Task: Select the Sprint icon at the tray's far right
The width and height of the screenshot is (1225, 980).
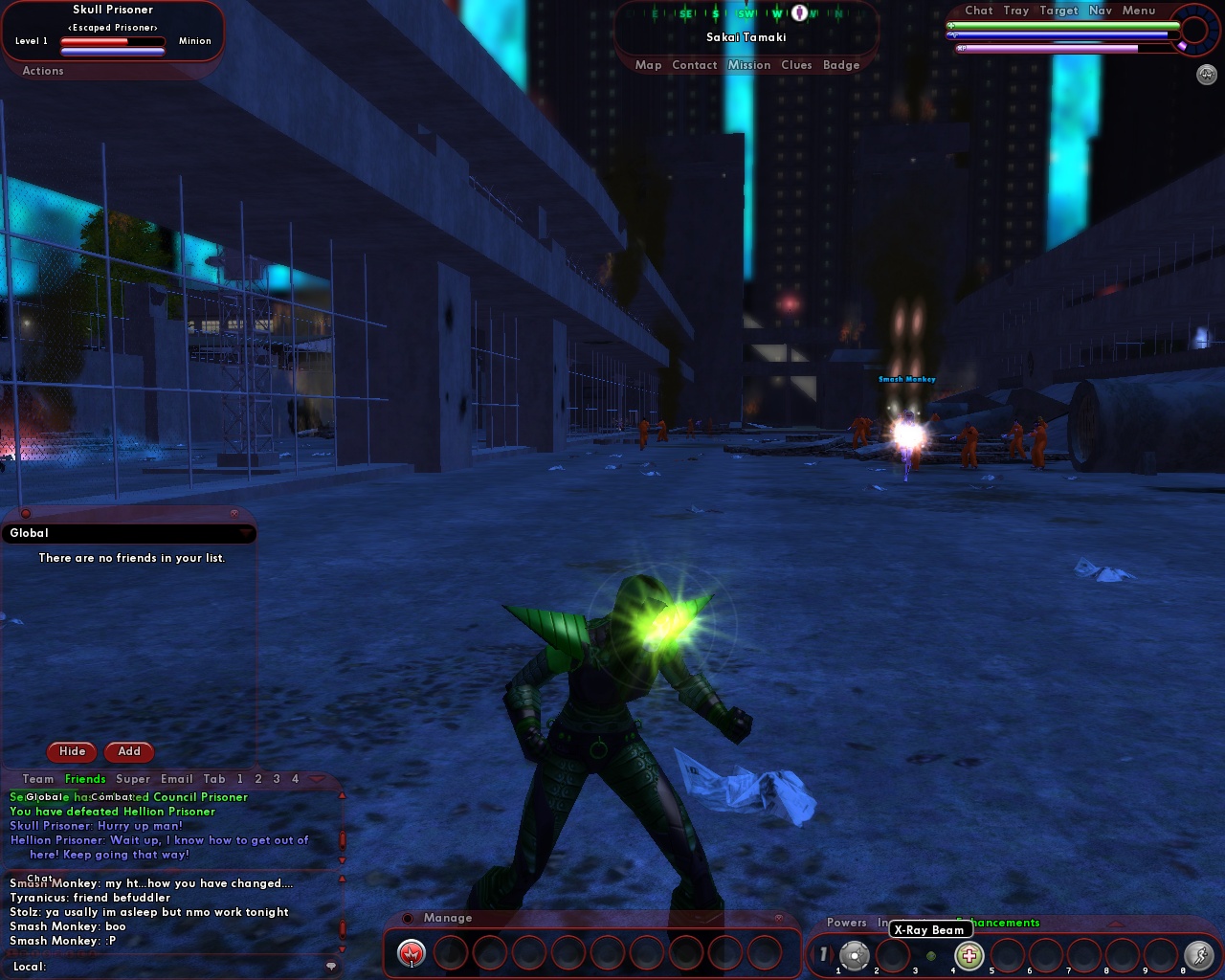Action: click(x=1198, y=955)
